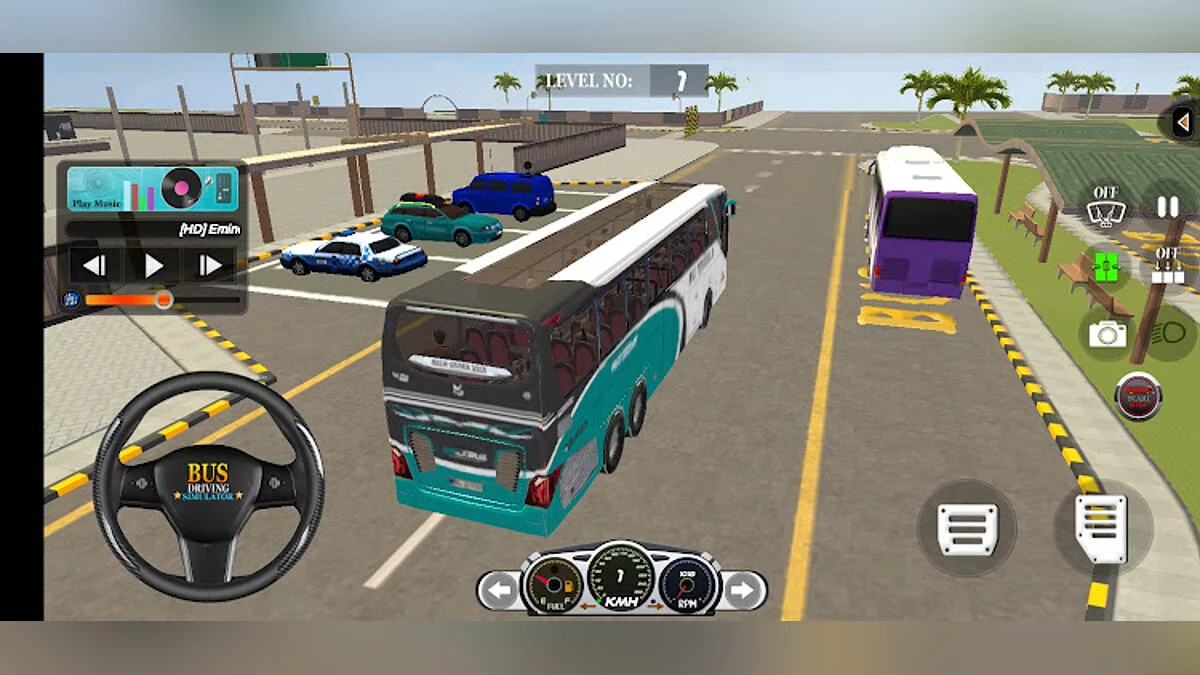Collapse side panel with the orange arrow
Viewport: 1200px width, 675px height.
click(1181, 122)
